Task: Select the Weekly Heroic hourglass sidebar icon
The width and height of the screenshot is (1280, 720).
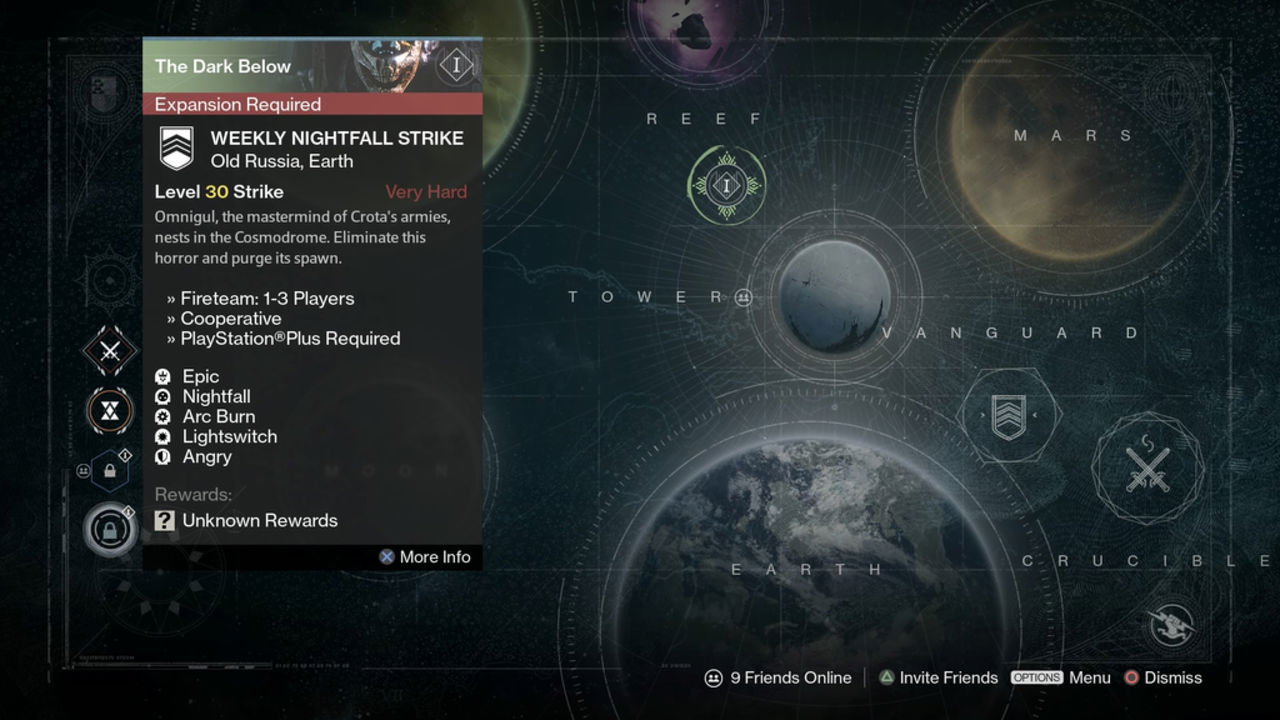Action: (x=108, y=410)
